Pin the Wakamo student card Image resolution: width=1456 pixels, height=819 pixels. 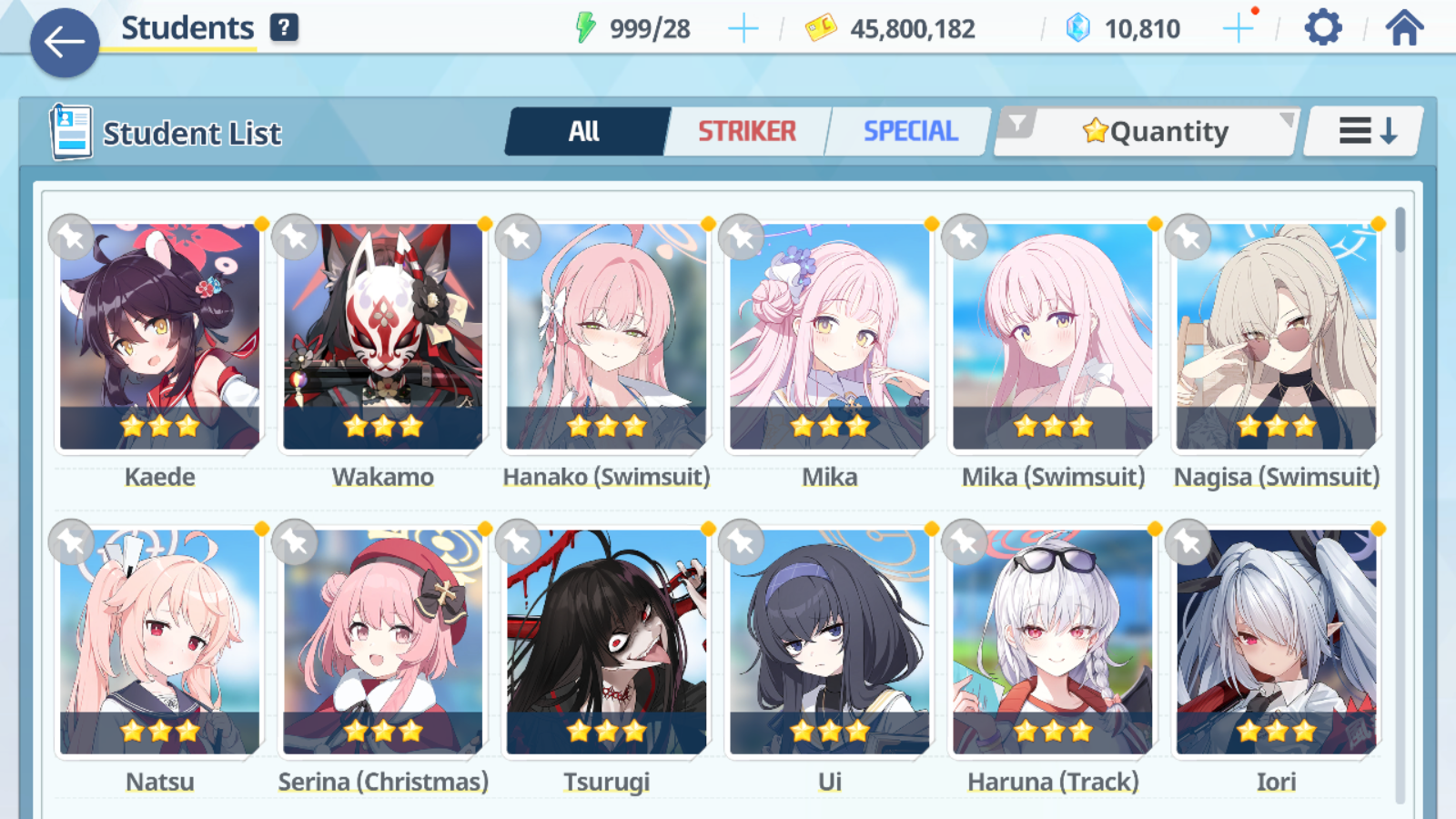(x=295, y=237)
